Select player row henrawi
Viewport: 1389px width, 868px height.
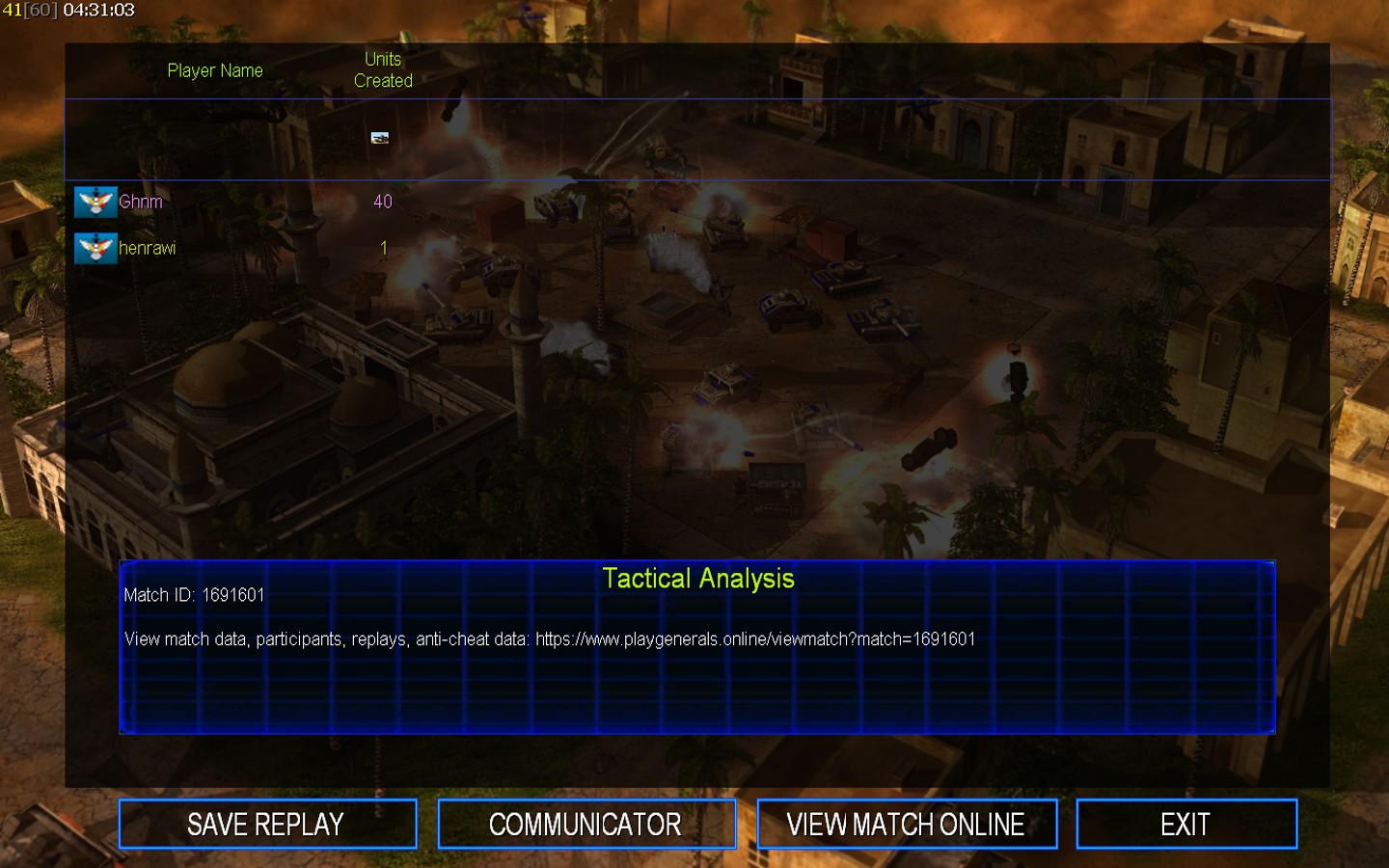147,248
